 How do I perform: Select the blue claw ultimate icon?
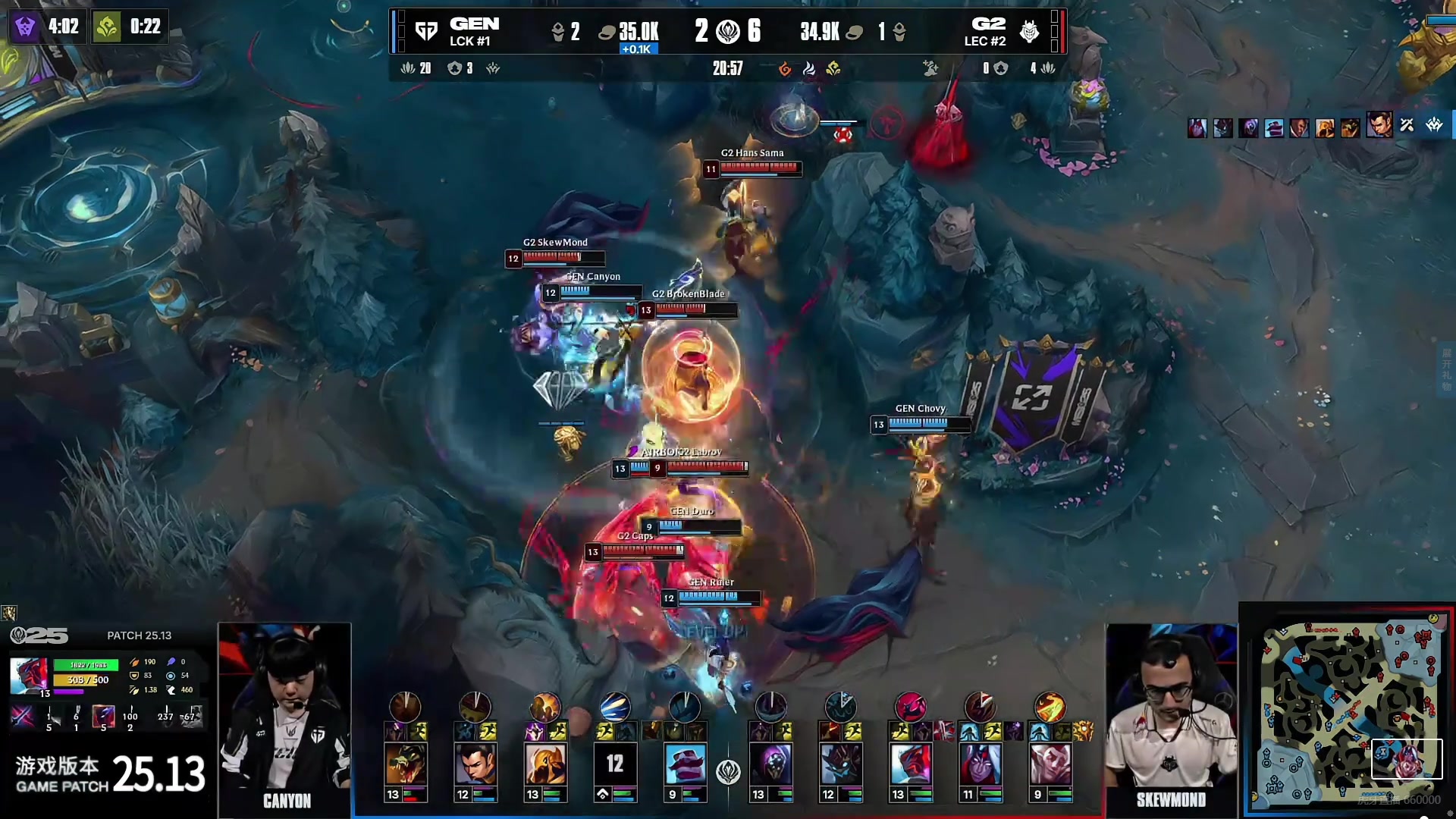pyautogui.click(x=614, y=707)
